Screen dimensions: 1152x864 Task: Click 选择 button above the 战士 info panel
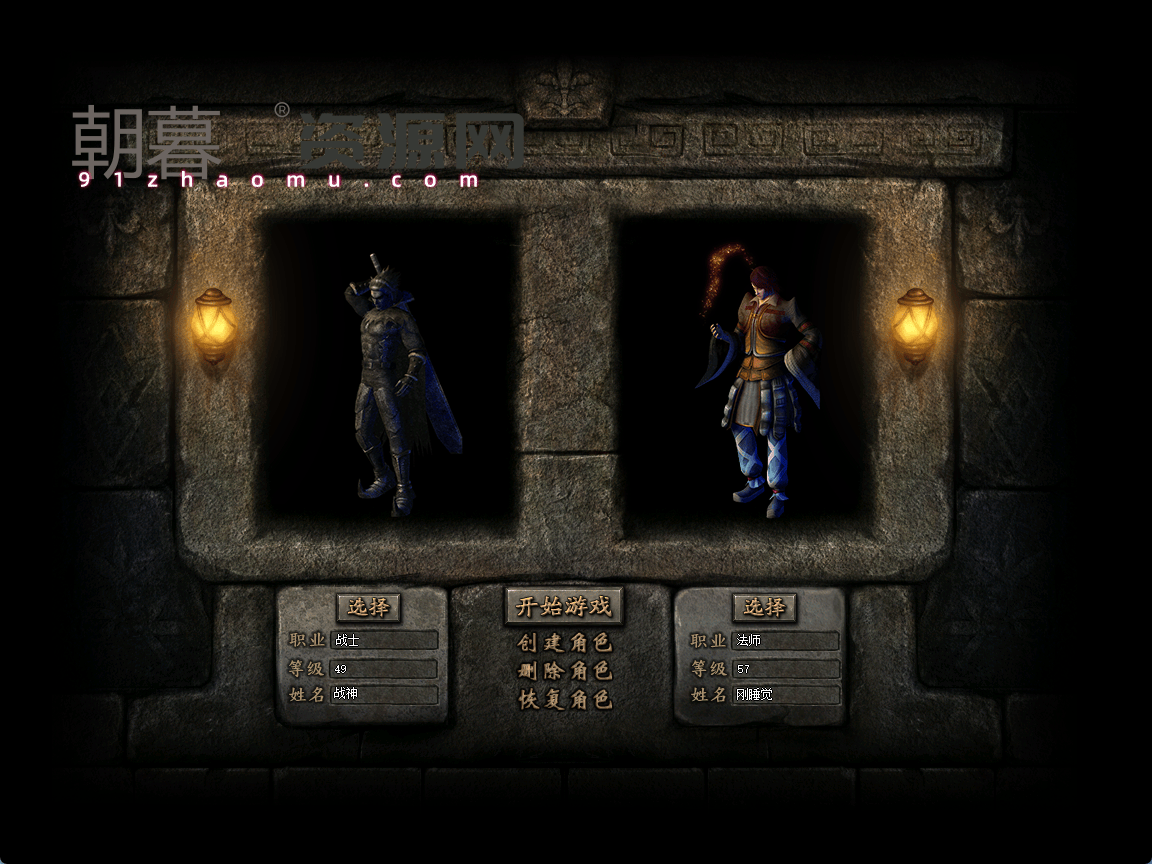coord(368,607)
